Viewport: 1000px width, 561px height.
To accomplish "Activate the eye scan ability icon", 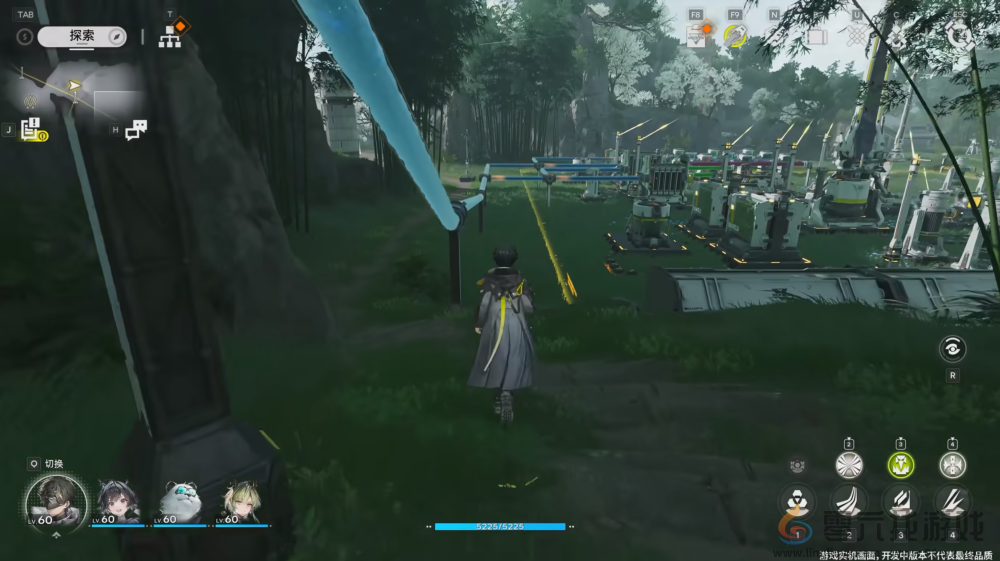I will click(952, 349).
